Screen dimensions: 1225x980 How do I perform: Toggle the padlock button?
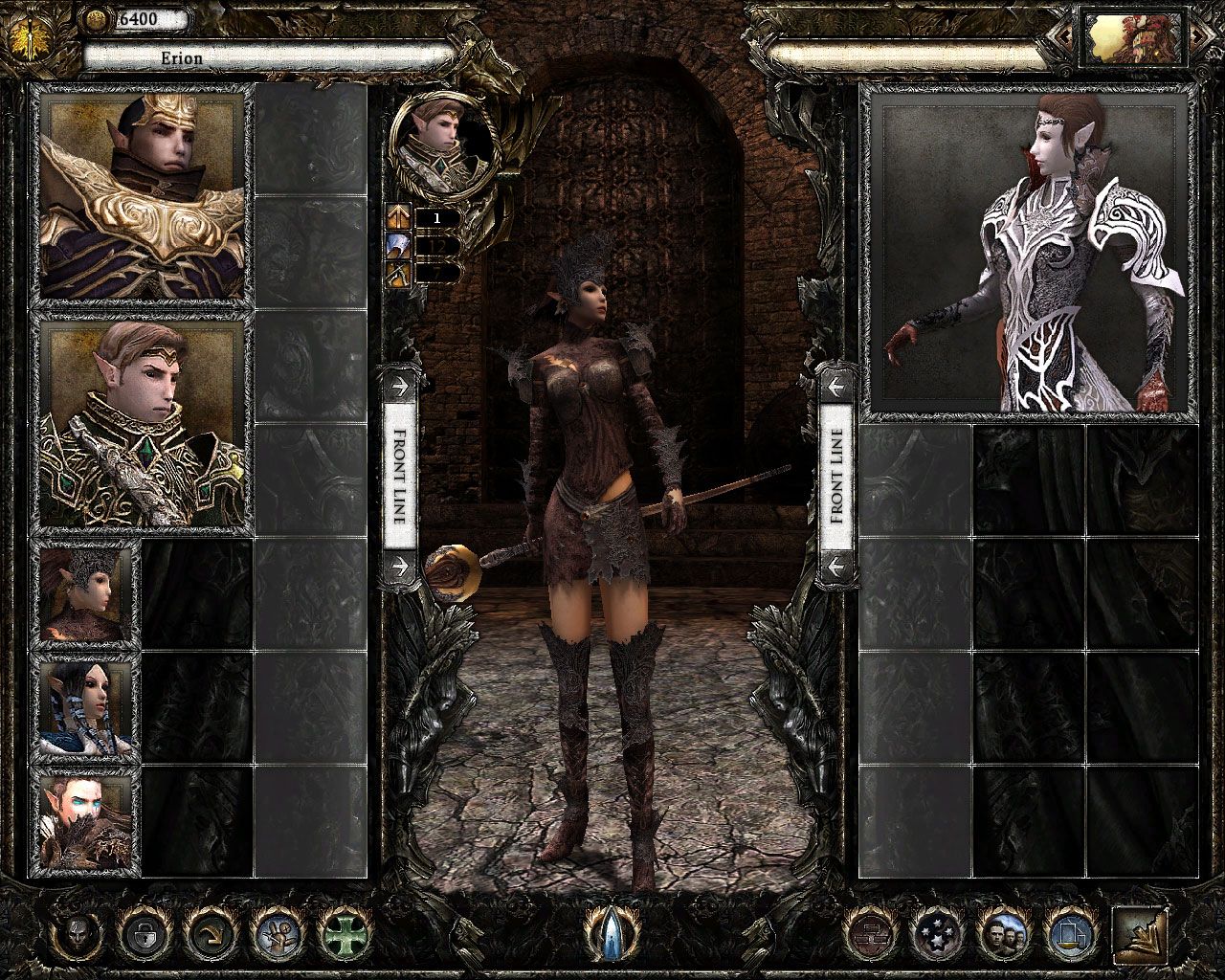pos(144,932)
